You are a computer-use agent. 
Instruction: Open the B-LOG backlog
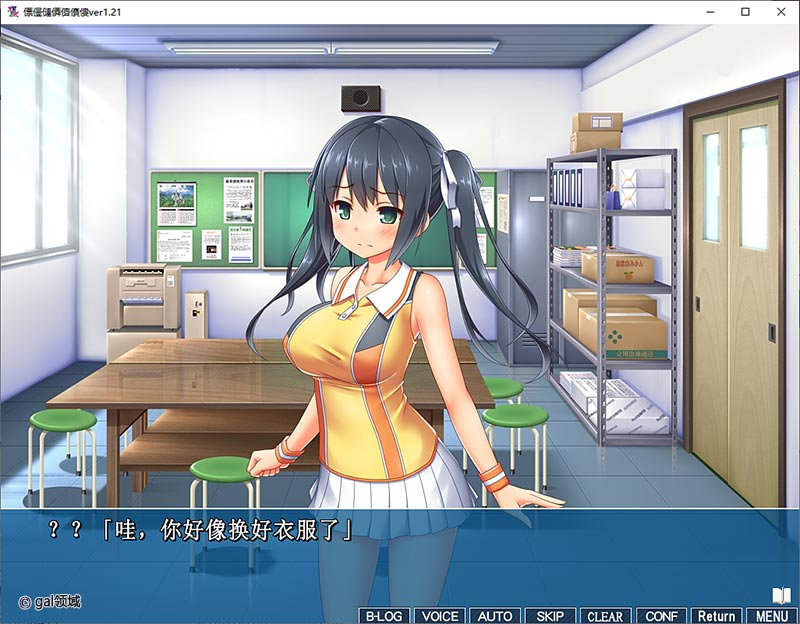point(383,616)
